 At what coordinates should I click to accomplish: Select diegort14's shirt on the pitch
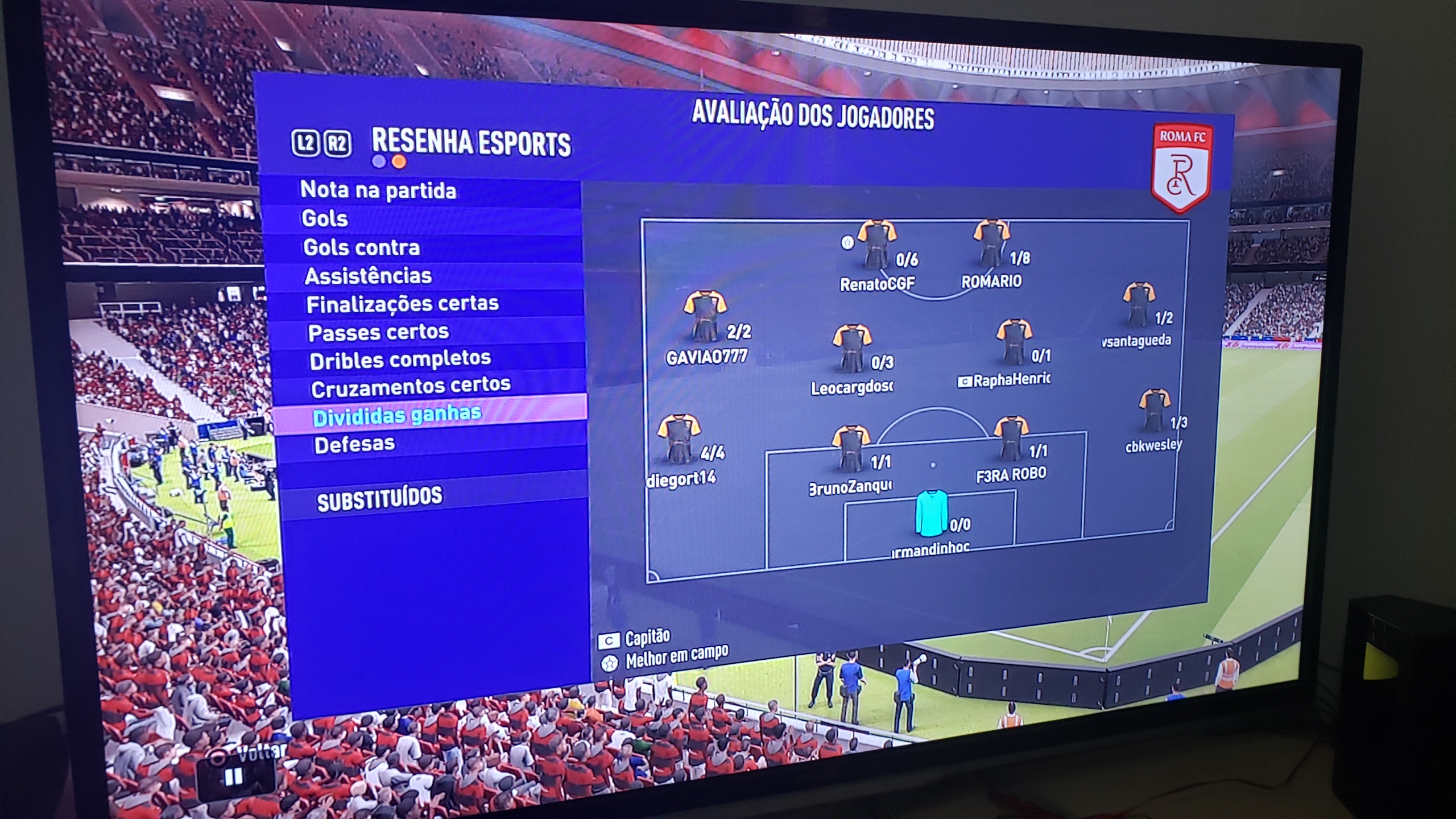(x=678, y=439)
